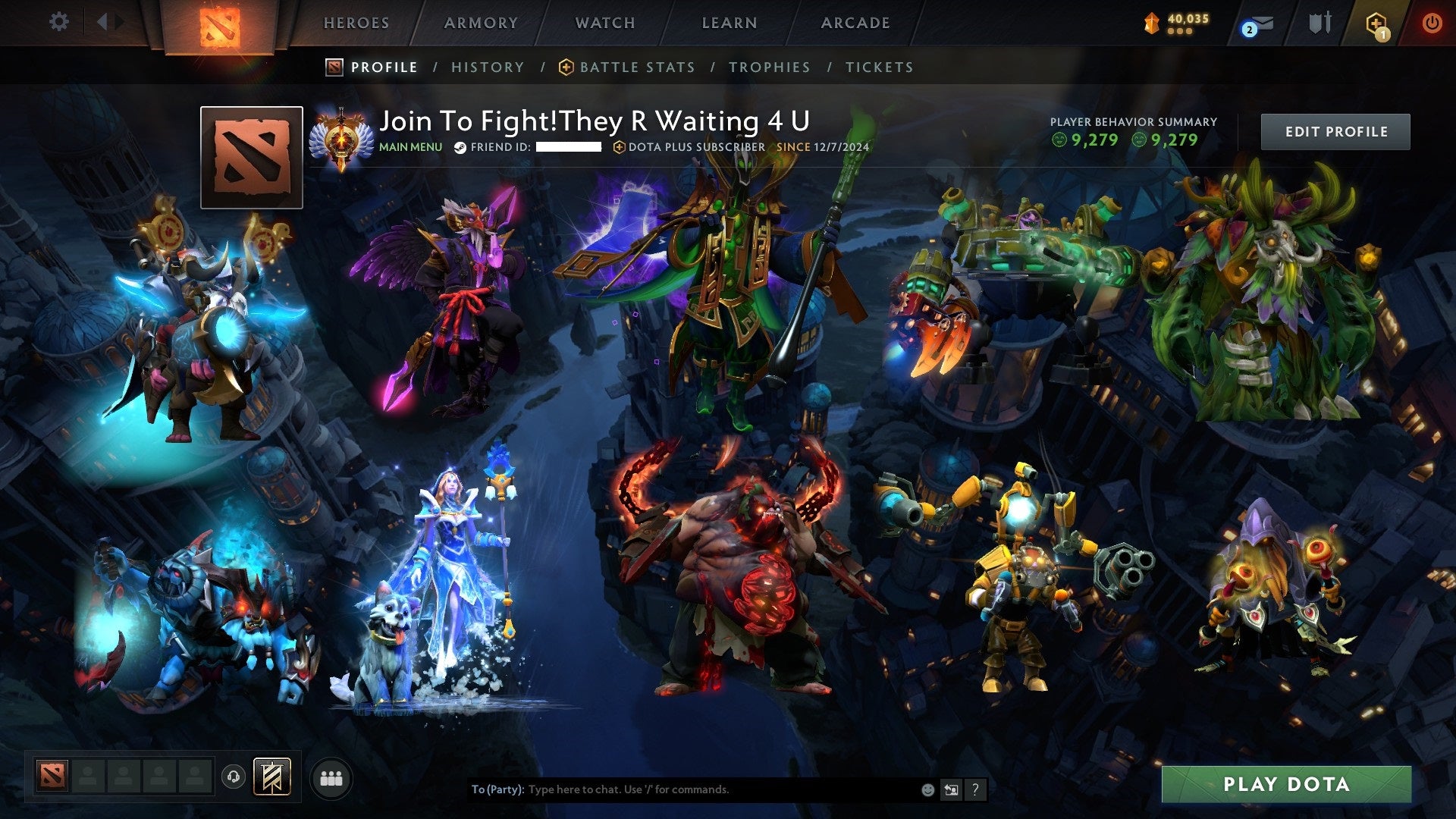Click the emoticon smiley in chat bar
This screenshot has width=1456, height=819.
pos(927,789)
